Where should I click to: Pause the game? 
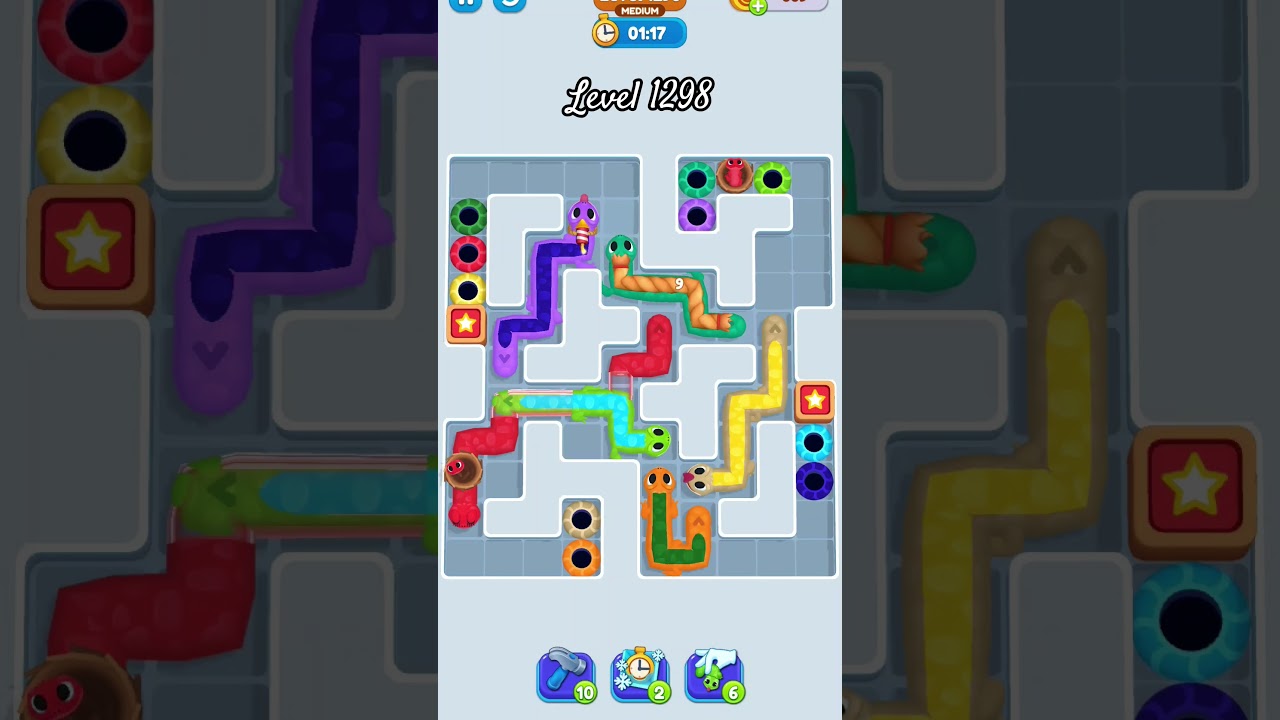point(463,5)
